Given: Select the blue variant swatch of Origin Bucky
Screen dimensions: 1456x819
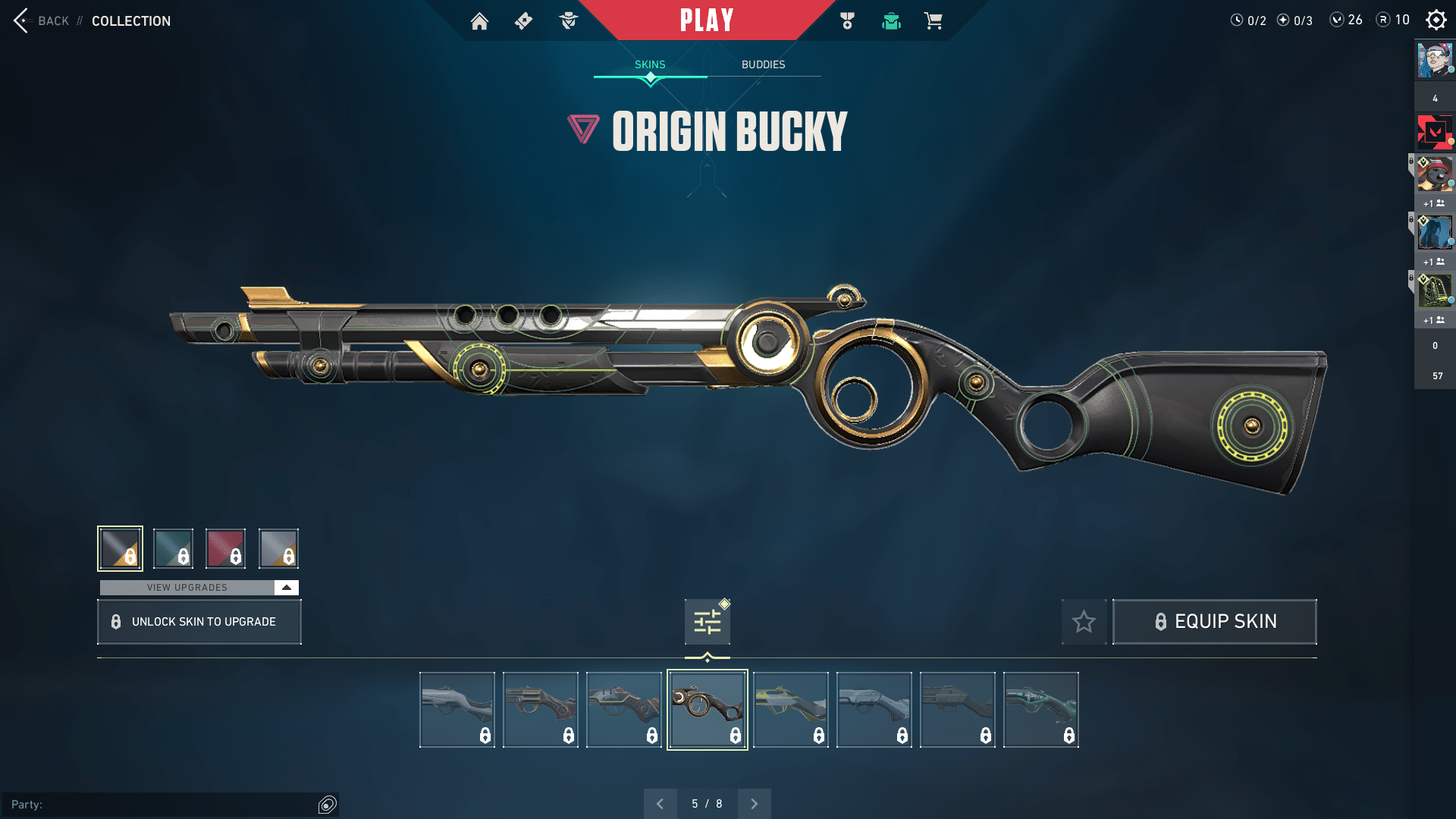Looking at the screenshot, I should pyautogui.click(x=174, y=548).
